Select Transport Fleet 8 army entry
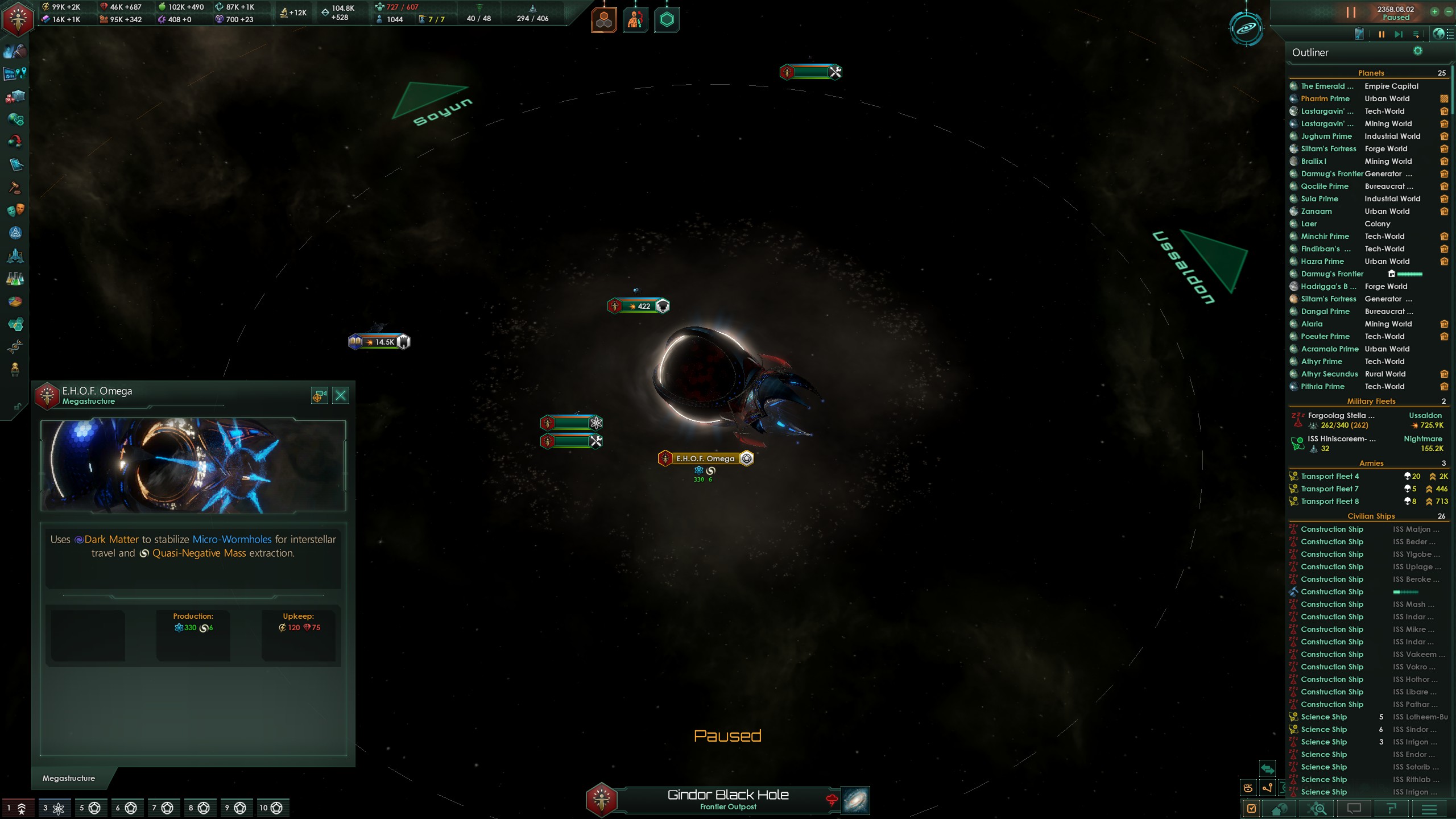Image resolution: width=1456 pixels, height=819 pixels. pos(1330,502)
